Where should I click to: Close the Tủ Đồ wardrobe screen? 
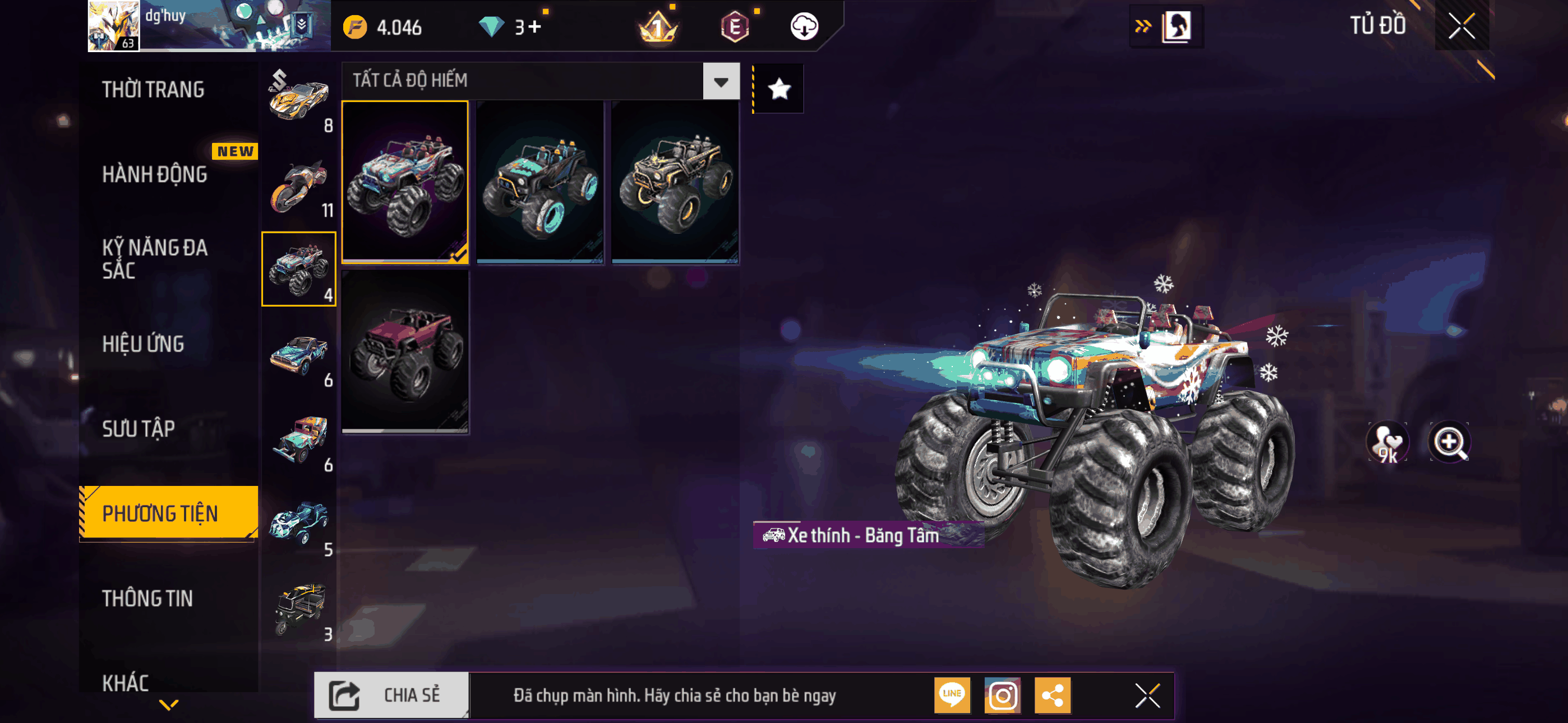1461,26
